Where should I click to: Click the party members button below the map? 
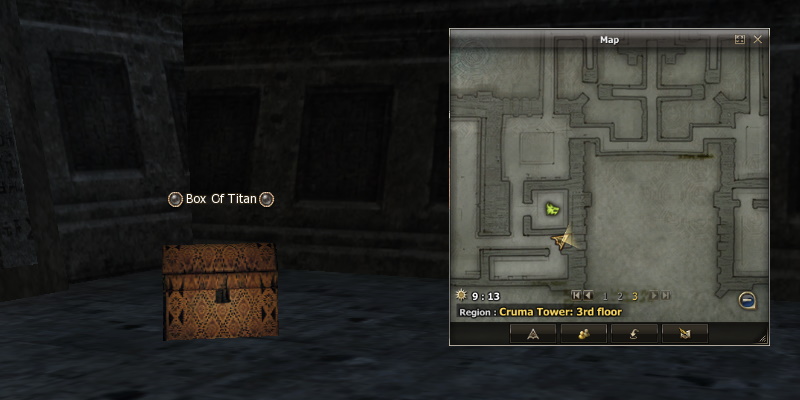(x=584, y=334)
